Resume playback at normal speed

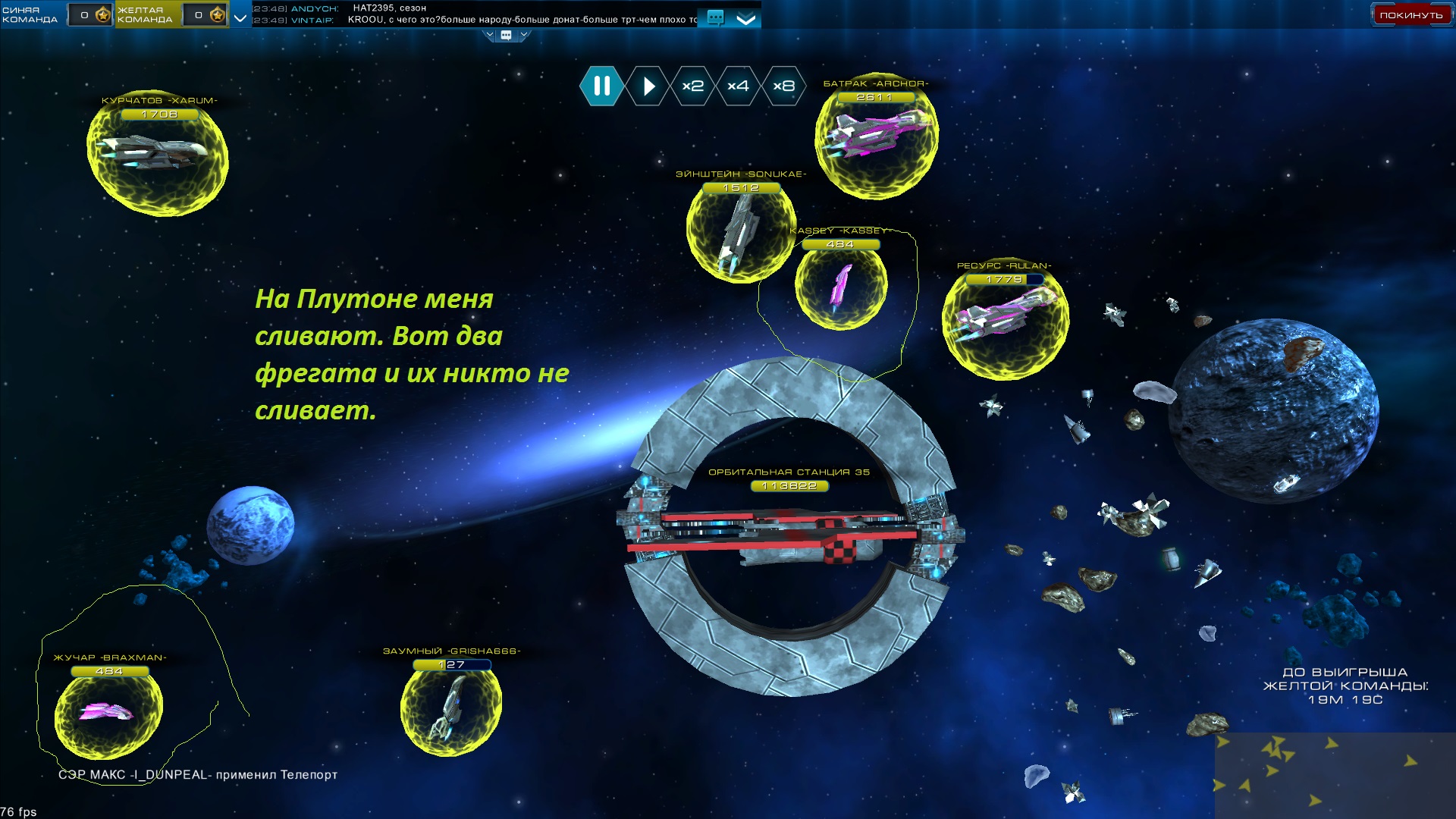[648, 86]
